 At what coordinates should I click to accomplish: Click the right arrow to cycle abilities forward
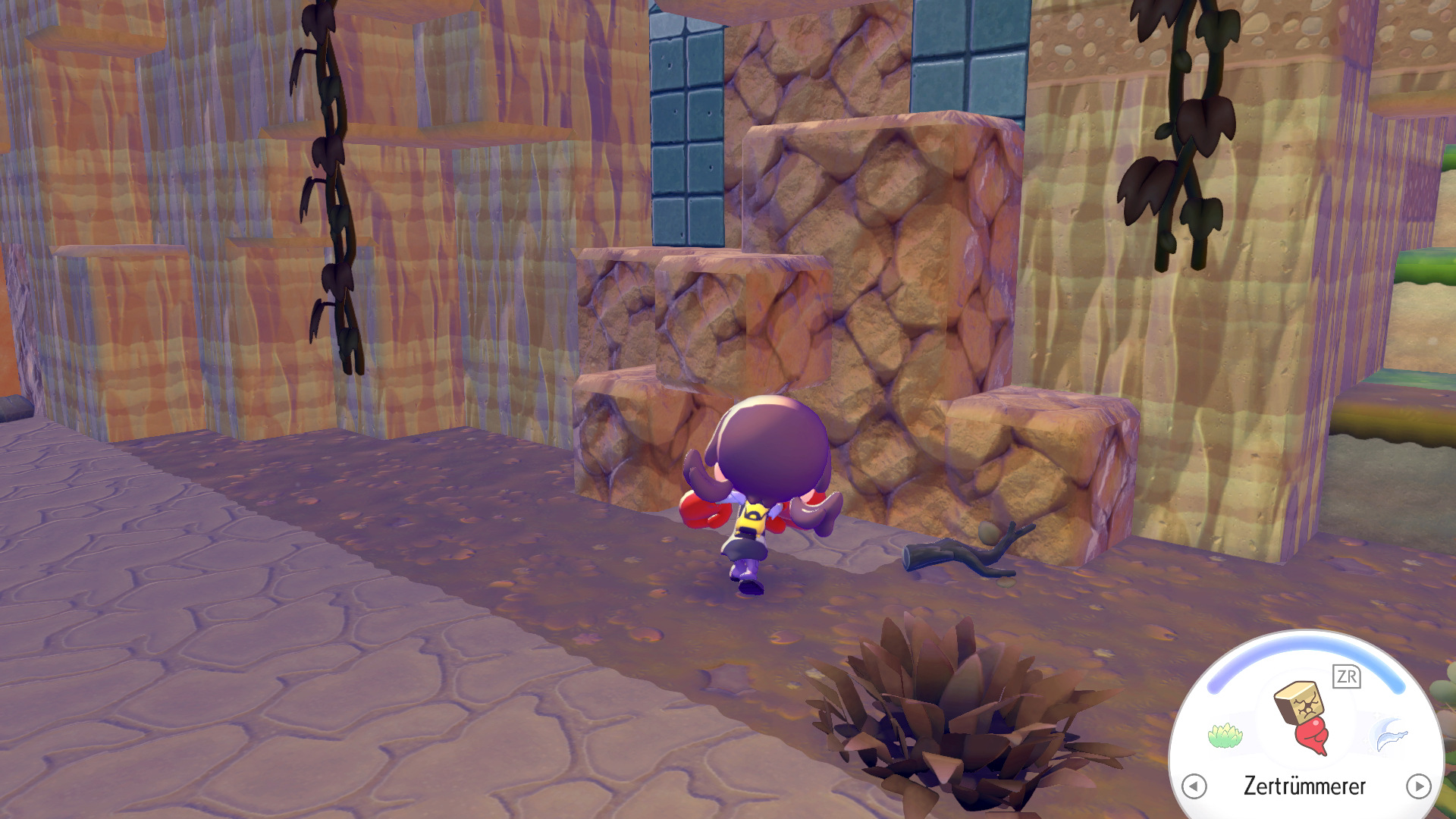pyautogui.click(x=1418, y=786)
